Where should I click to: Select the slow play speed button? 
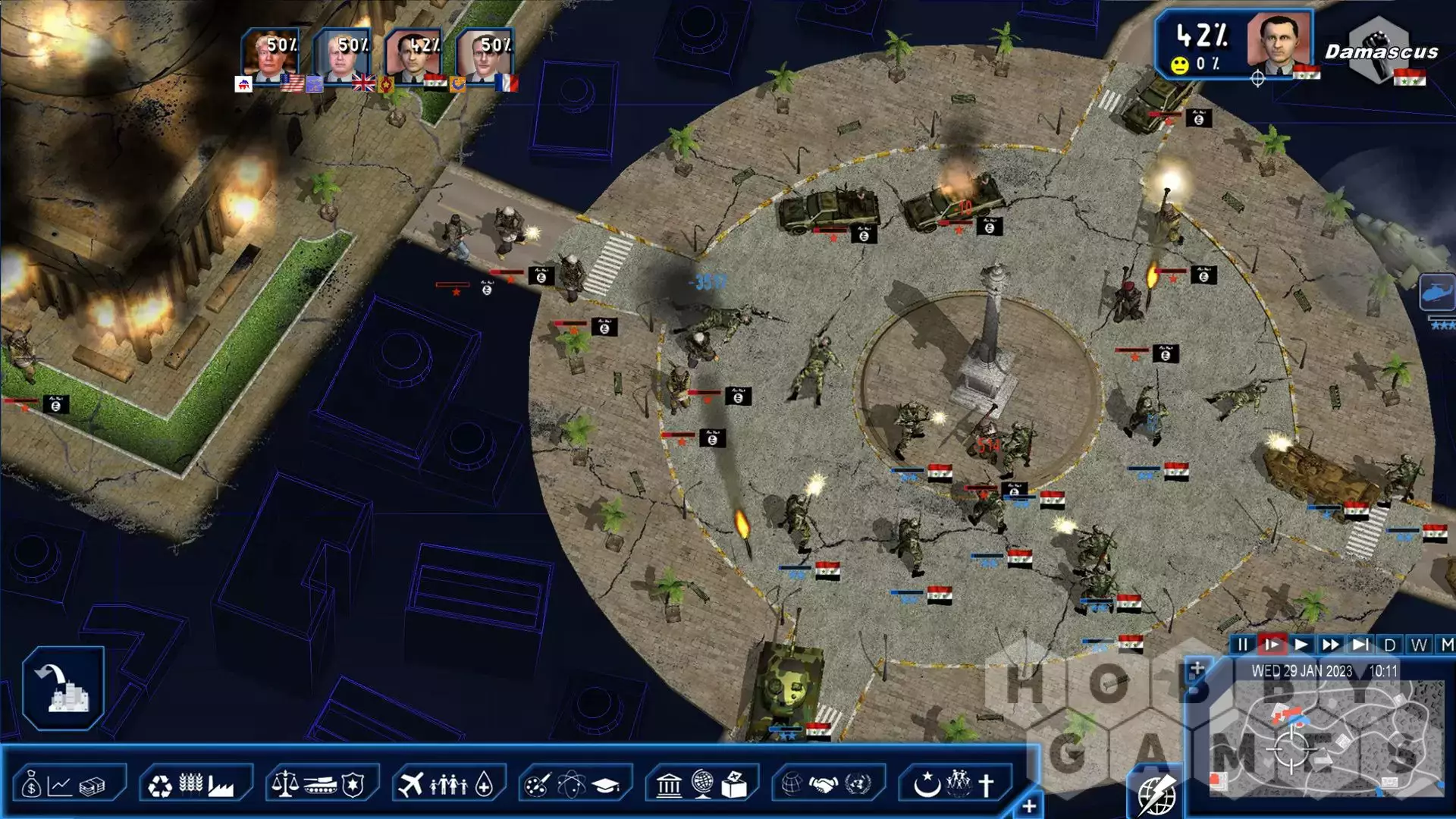[1272, 645]
